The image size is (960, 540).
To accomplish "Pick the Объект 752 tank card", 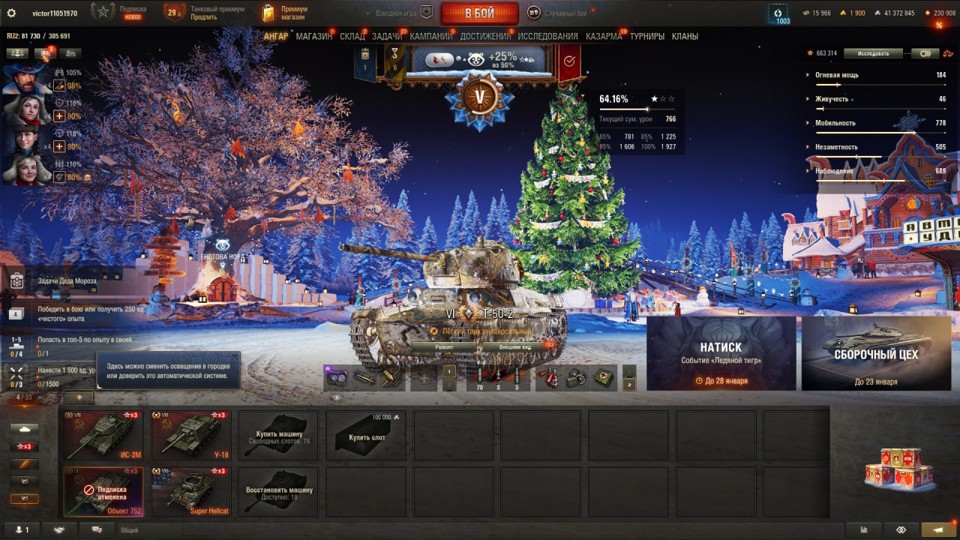I will pyautogui.click(x=103, y=492).
